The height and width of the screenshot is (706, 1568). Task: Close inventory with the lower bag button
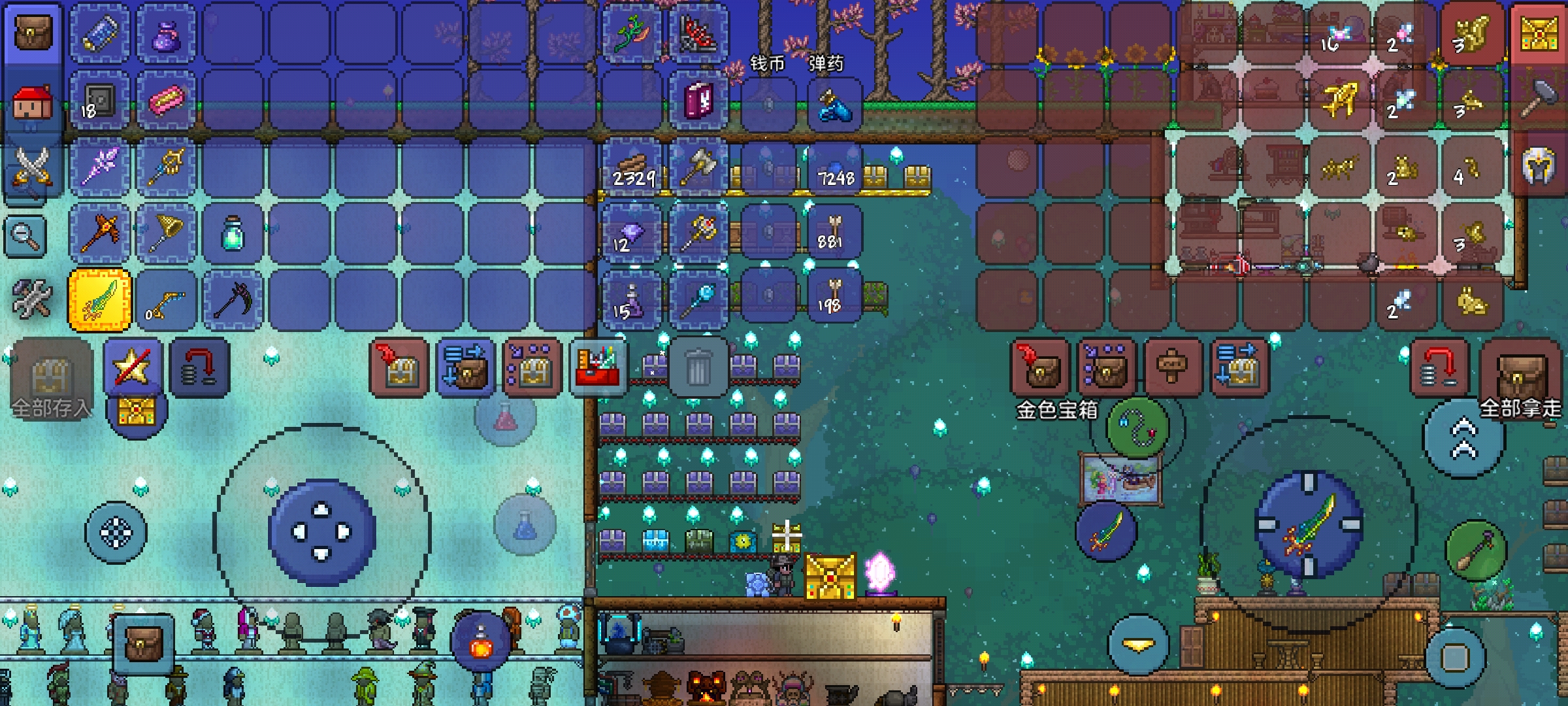pyautogui.click(x=144, y=644)
